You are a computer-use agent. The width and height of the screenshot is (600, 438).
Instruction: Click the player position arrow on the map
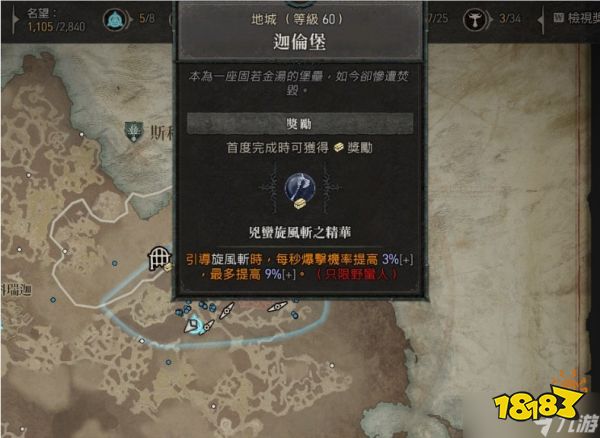tap(198, 326)
